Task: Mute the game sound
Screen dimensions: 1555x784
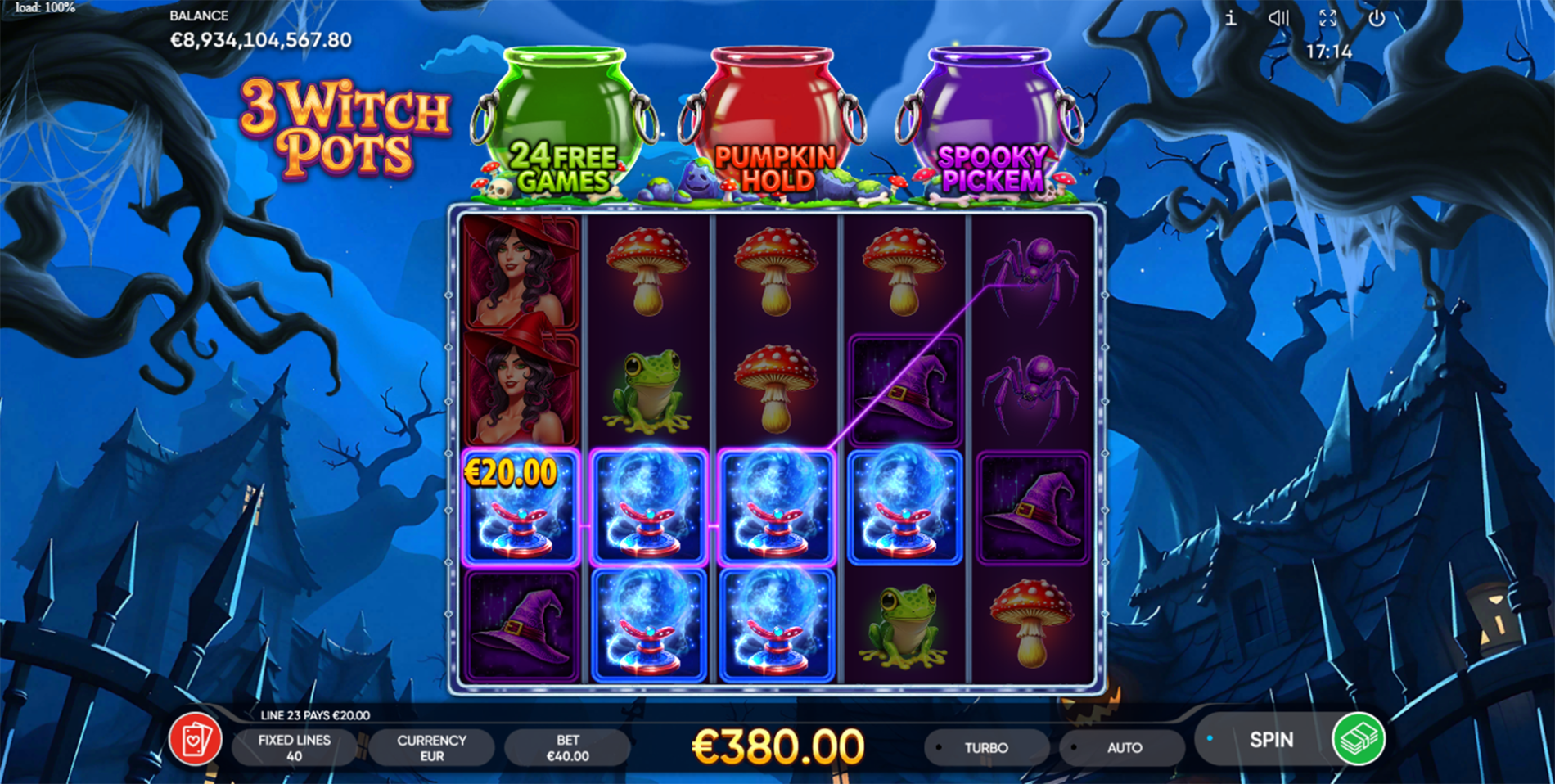Action: pyautogui.click(x=1278, y=18)
